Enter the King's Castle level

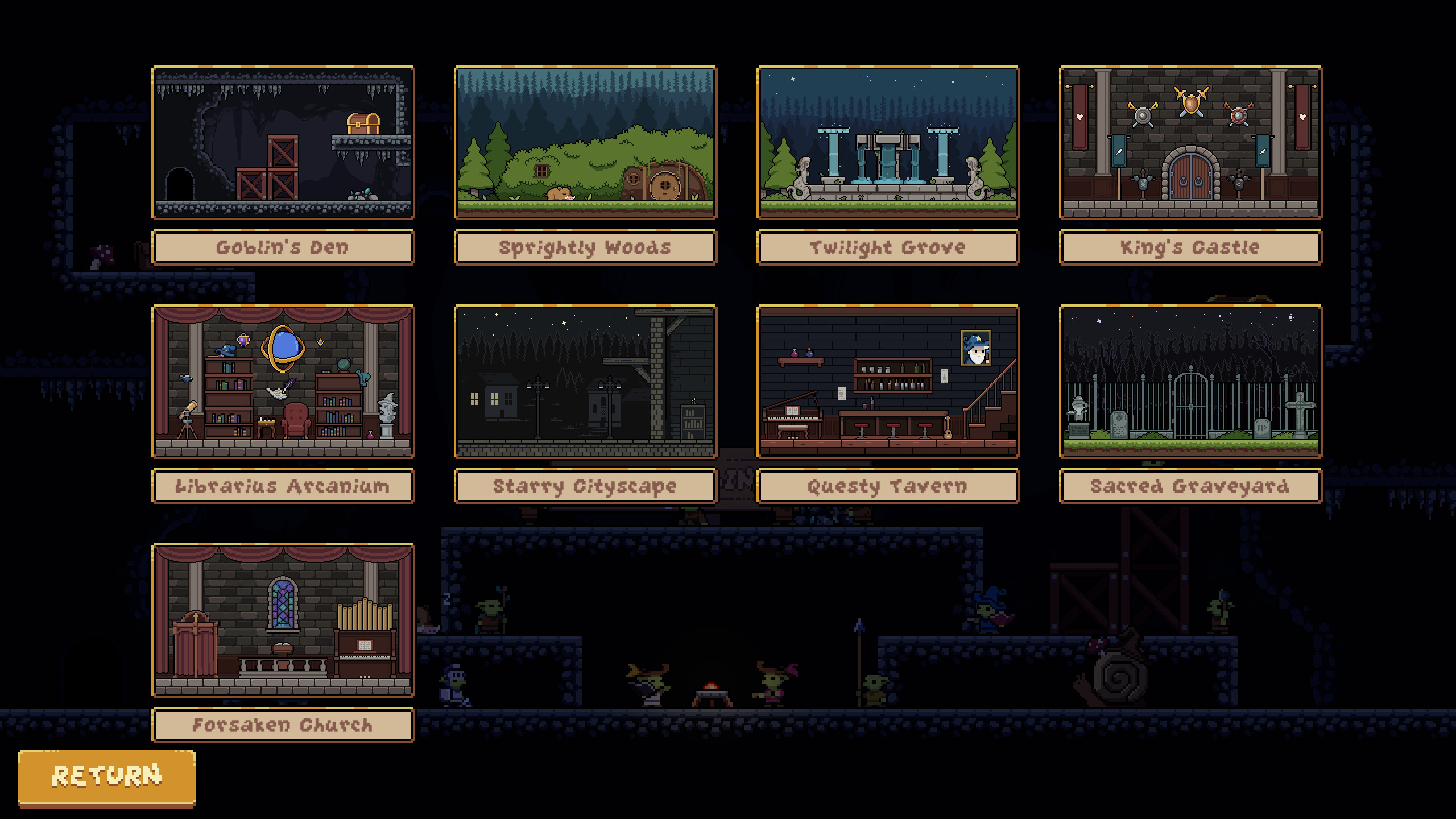tap(1191, 142)
